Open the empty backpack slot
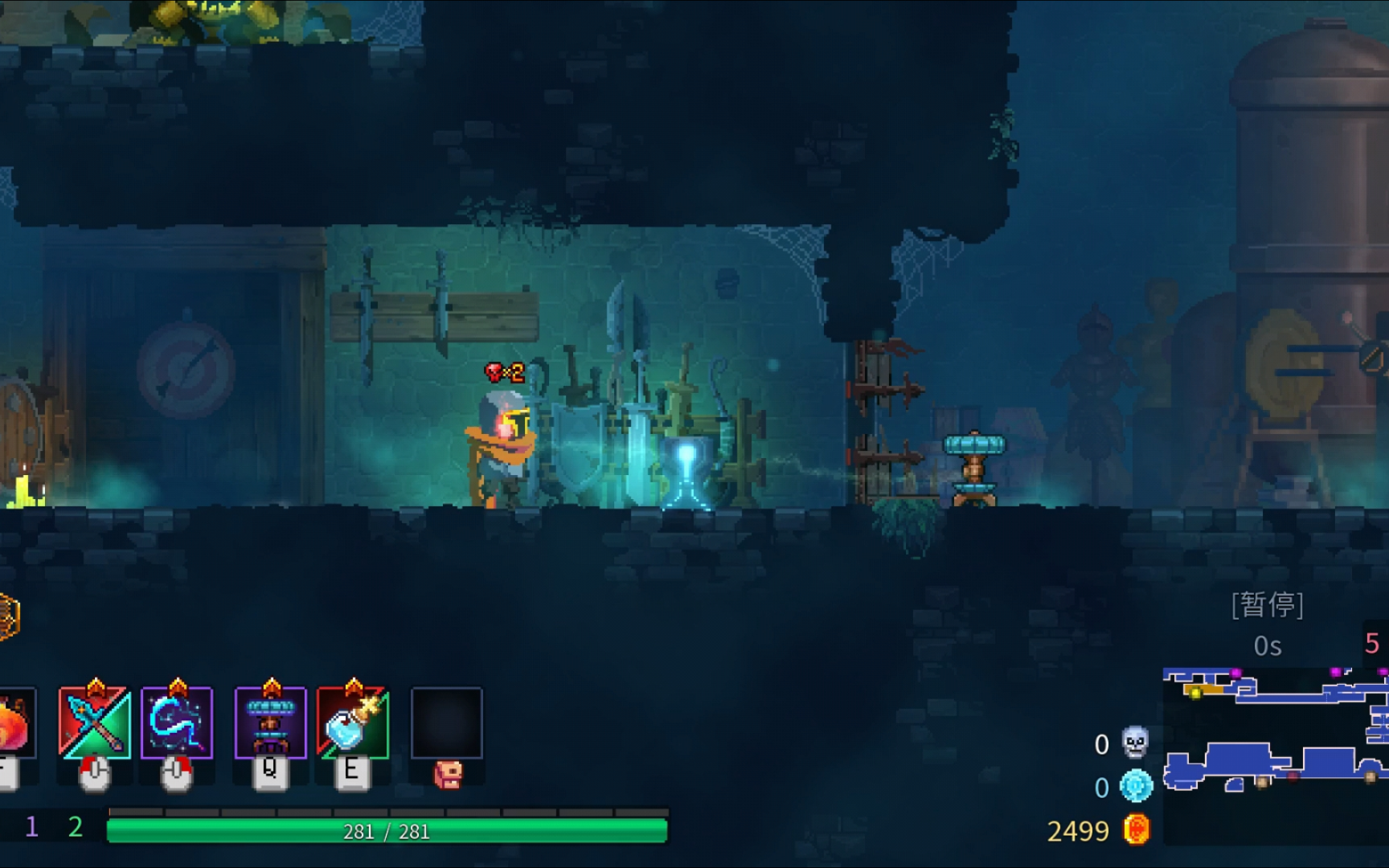 [x=447, y=723]
